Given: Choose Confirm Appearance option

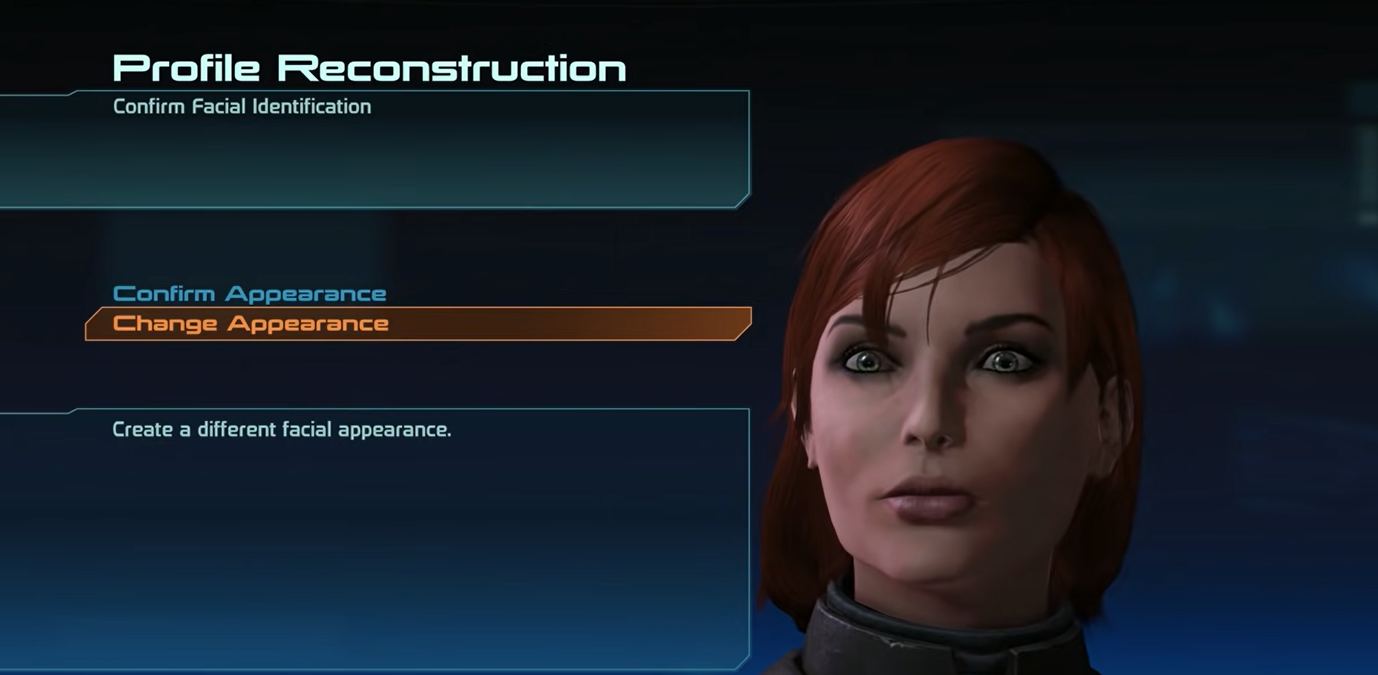Looking at the screenshot, I should pyautogui.click(x=249, y=294).
